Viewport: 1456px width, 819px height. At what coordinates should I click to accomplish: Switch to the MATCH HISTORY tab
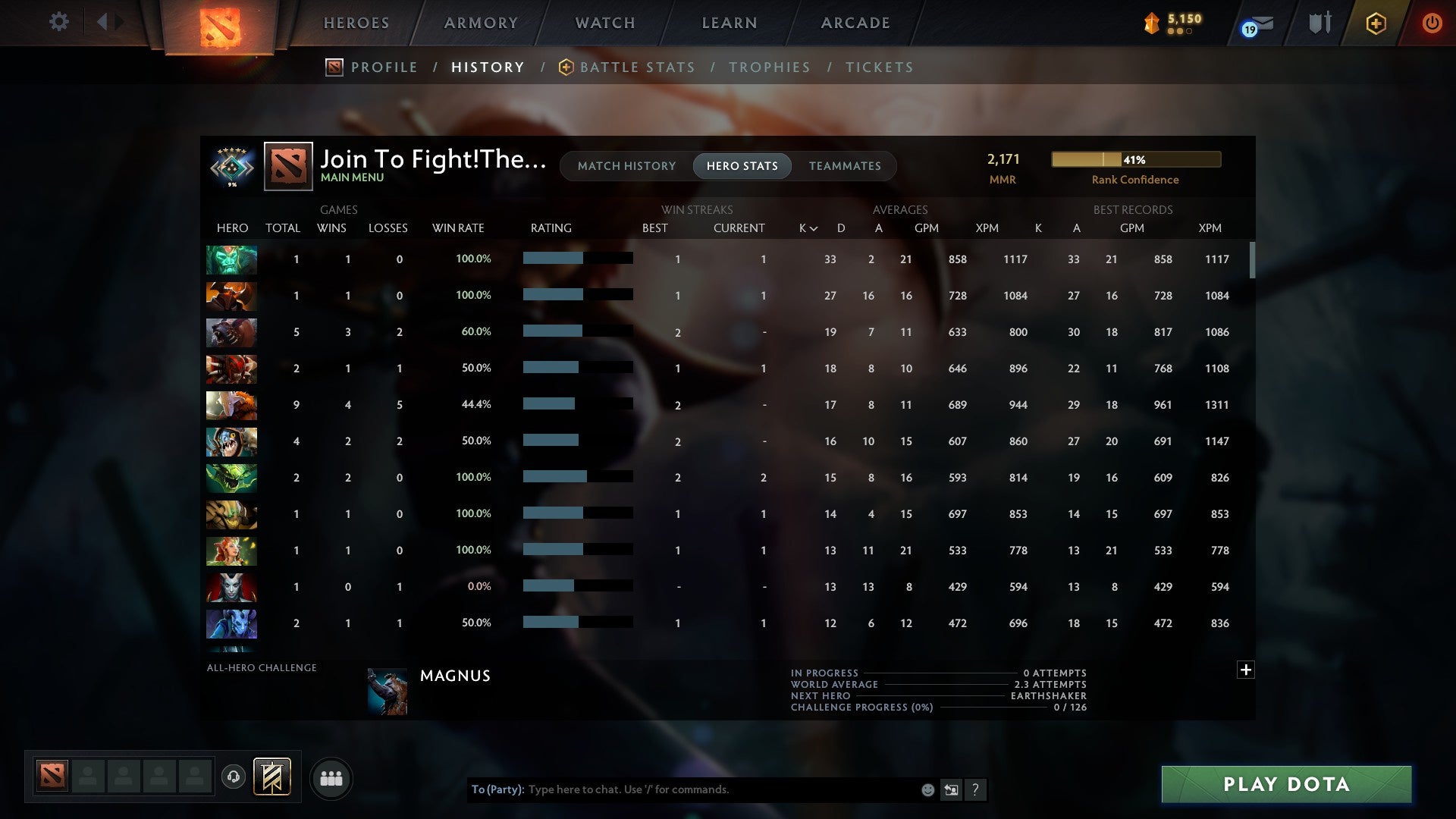coord(626,166)
